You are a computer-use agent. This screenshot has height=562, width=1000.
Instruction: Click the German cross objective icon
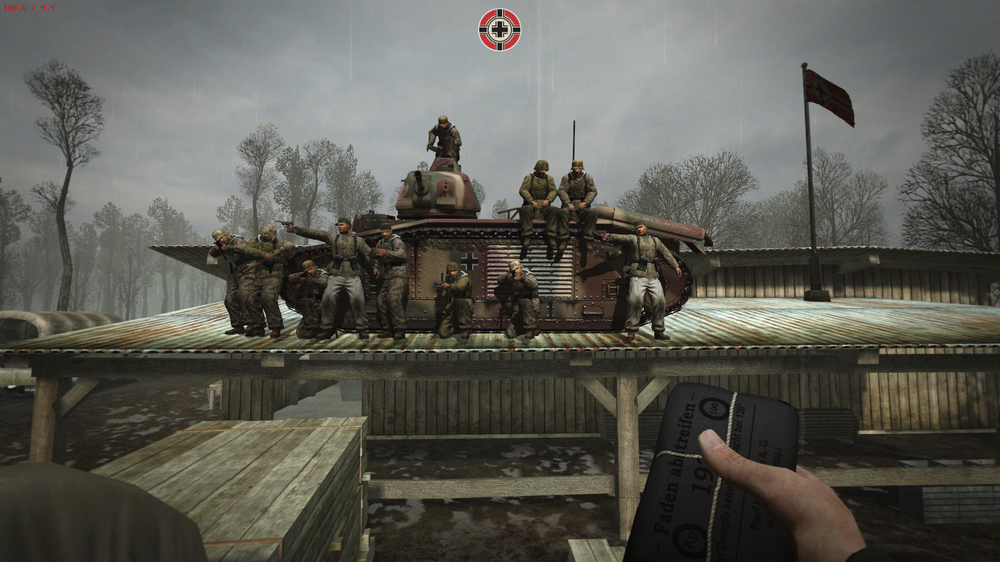[x=499, y=29]
